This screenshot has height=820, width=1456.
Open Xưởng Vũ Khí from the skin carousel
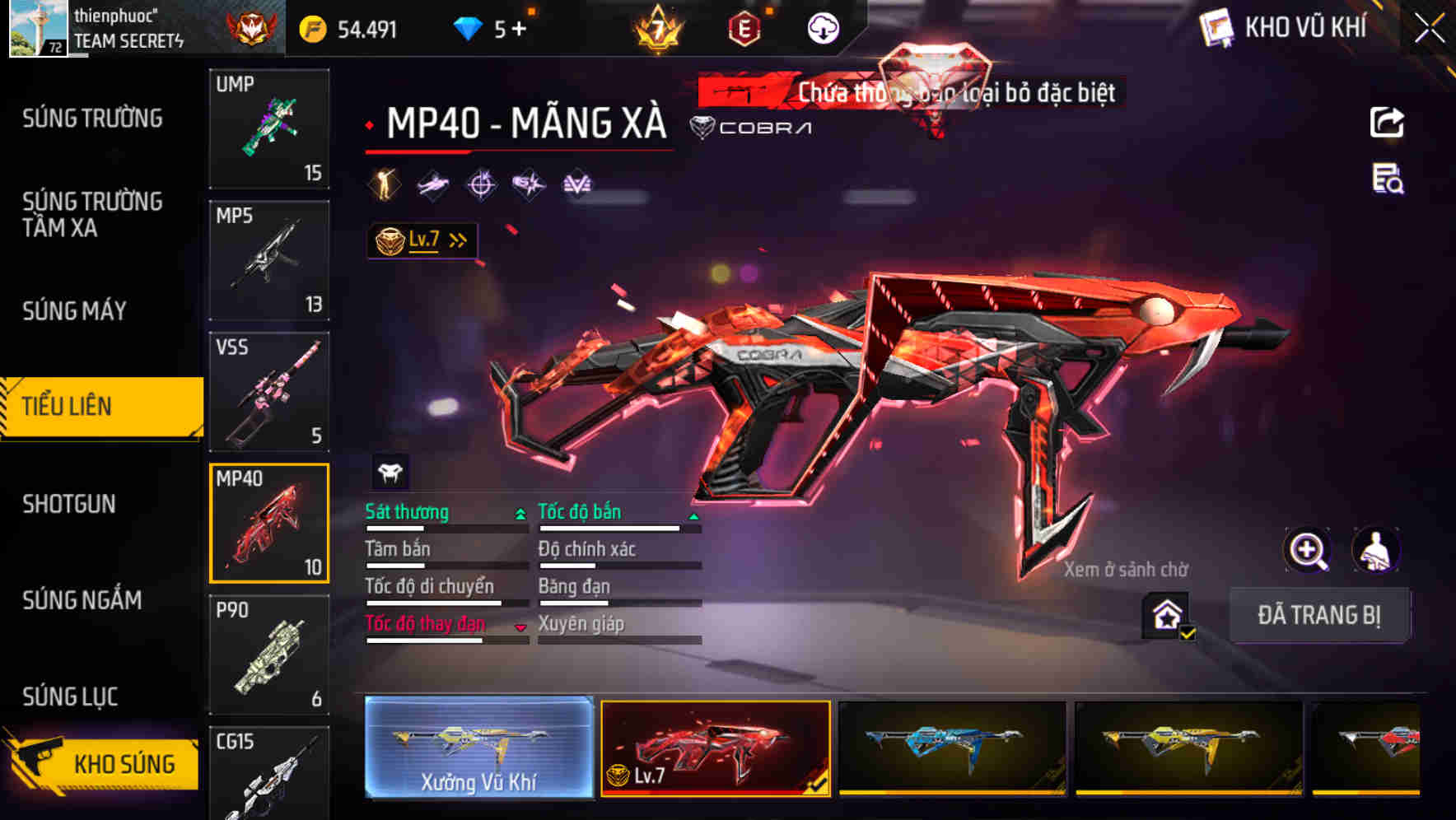coord(479,750)
